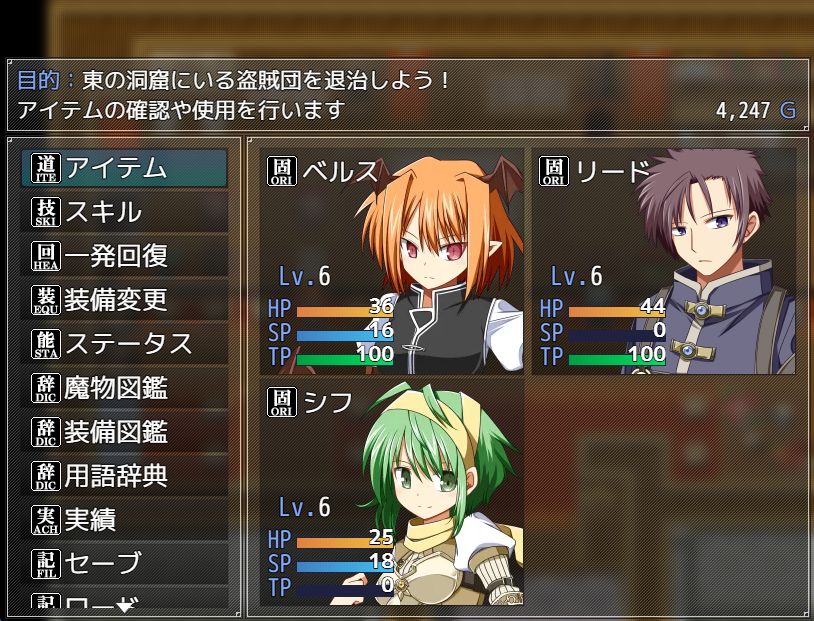Choose 一発回復 quick heal option

(x=124, y=256)
